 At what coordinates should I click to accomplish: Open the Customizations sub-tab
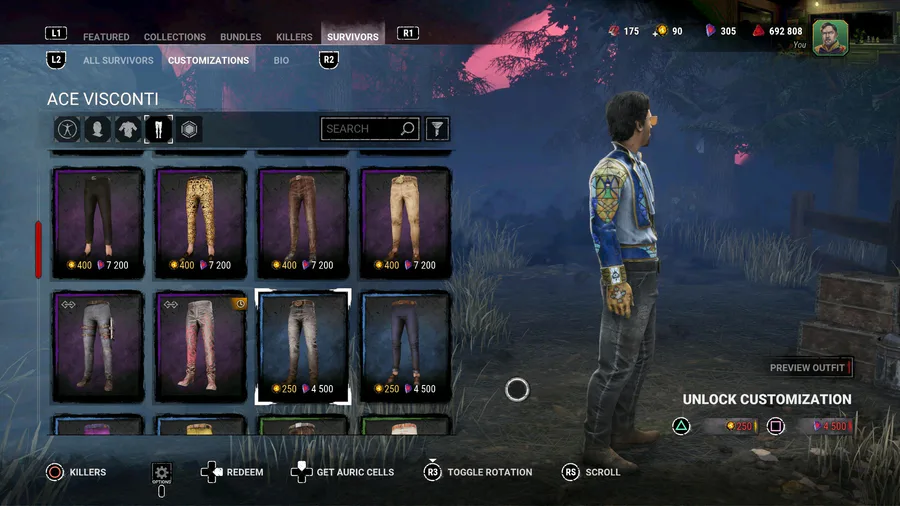(208, 61)
